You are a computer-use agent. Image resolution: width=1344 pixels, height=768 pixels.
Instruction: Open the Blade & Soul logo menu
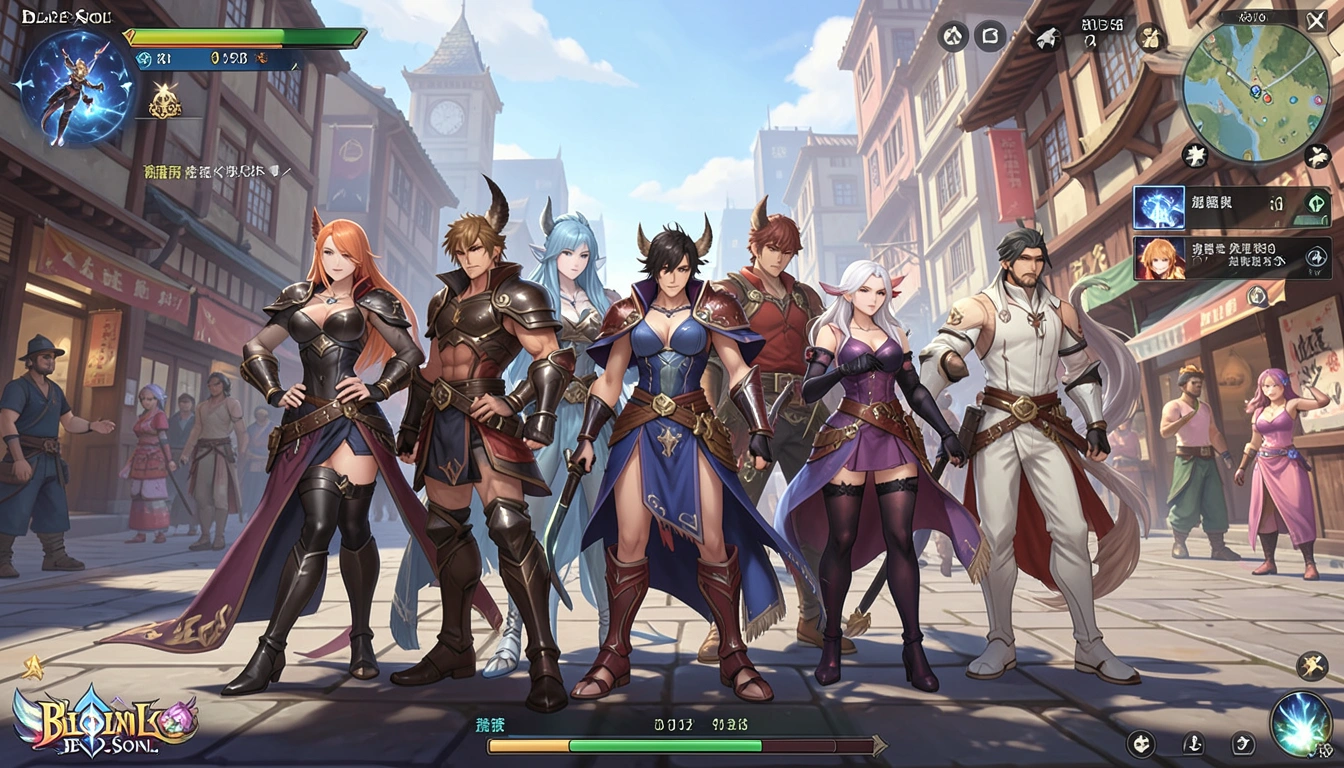point(105,720)
